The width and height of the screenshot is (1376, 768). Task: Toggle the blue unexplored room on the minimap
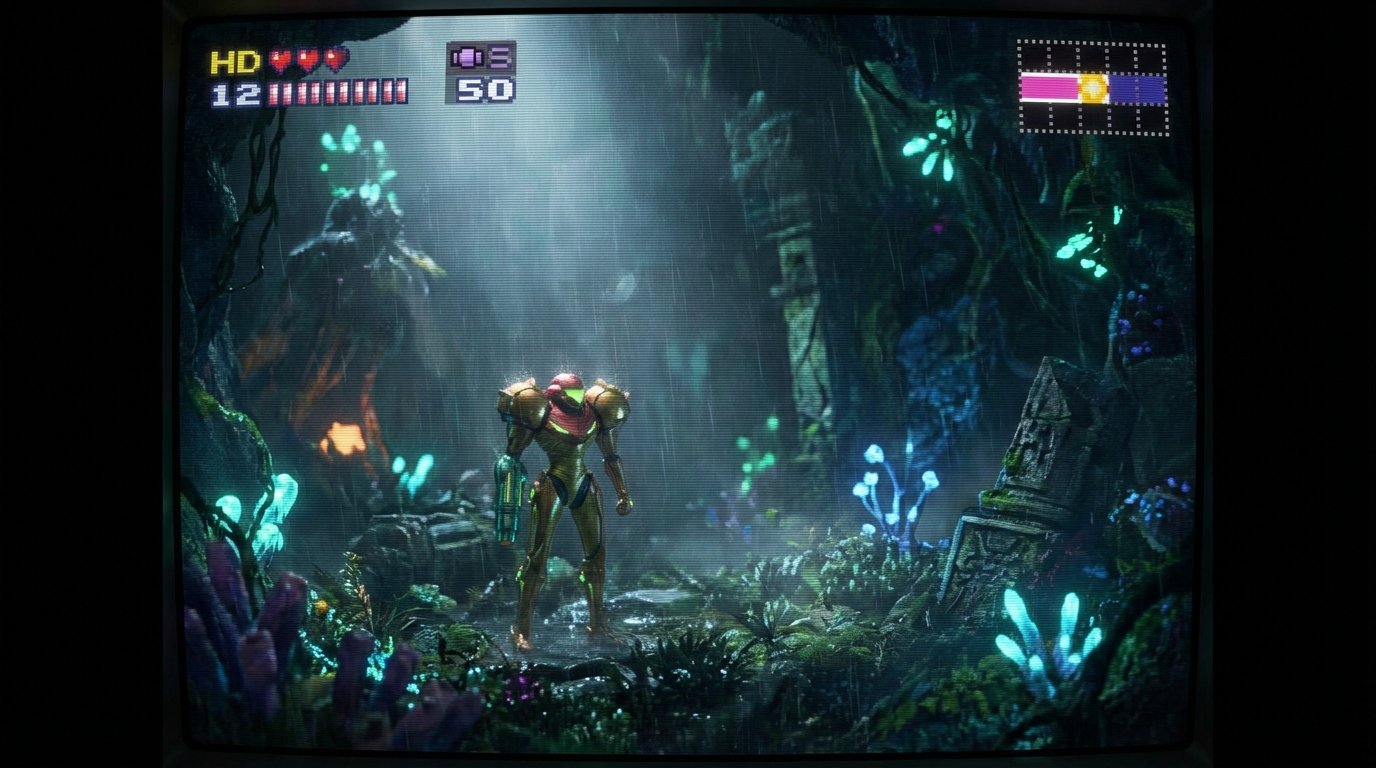click(1138, 87)
